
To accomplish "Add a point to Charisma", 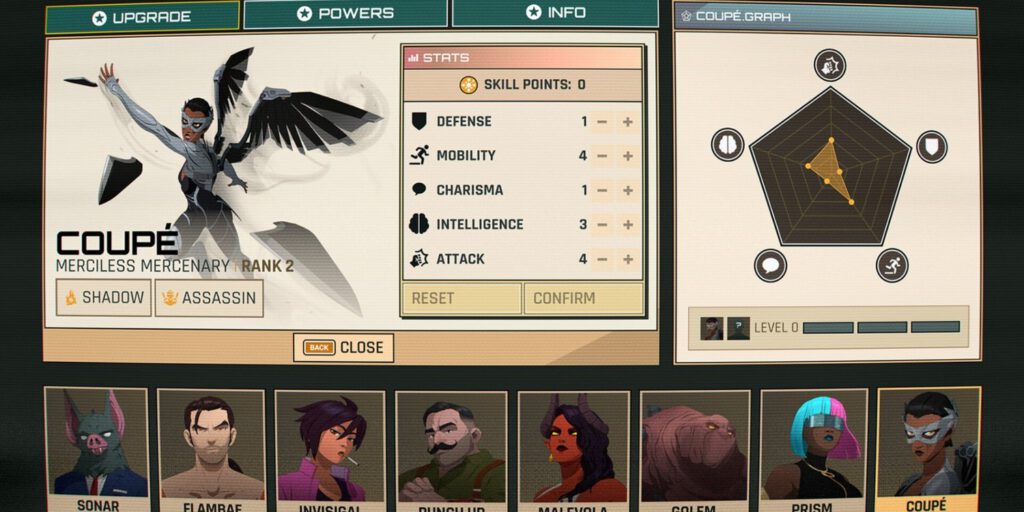I will [628, 190].
